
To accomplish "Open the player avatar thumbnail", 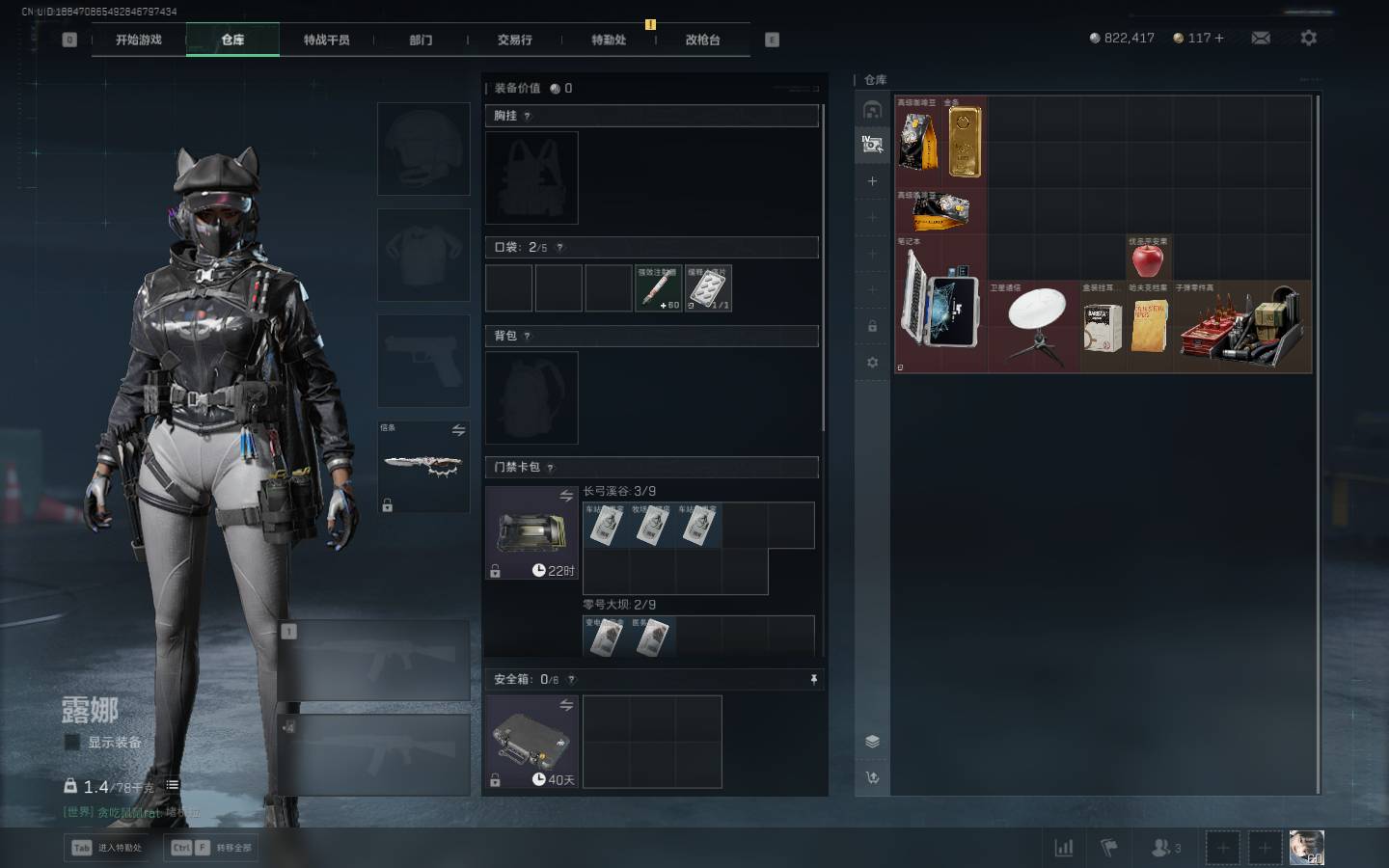I will 1306,847.
